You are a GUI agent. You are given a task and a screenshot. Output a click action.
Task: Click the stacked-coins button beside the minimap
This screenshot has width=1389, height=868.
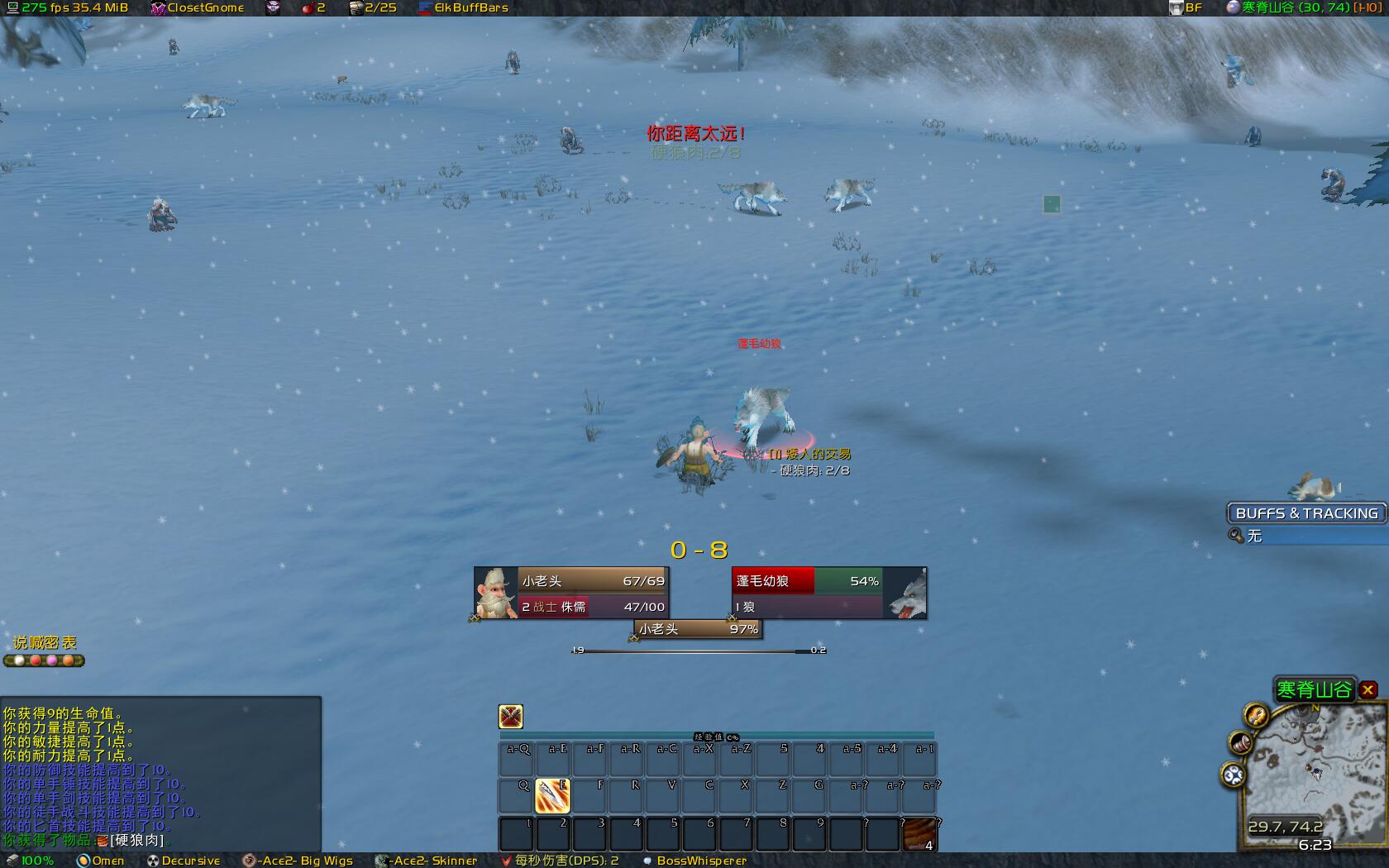1240,742
